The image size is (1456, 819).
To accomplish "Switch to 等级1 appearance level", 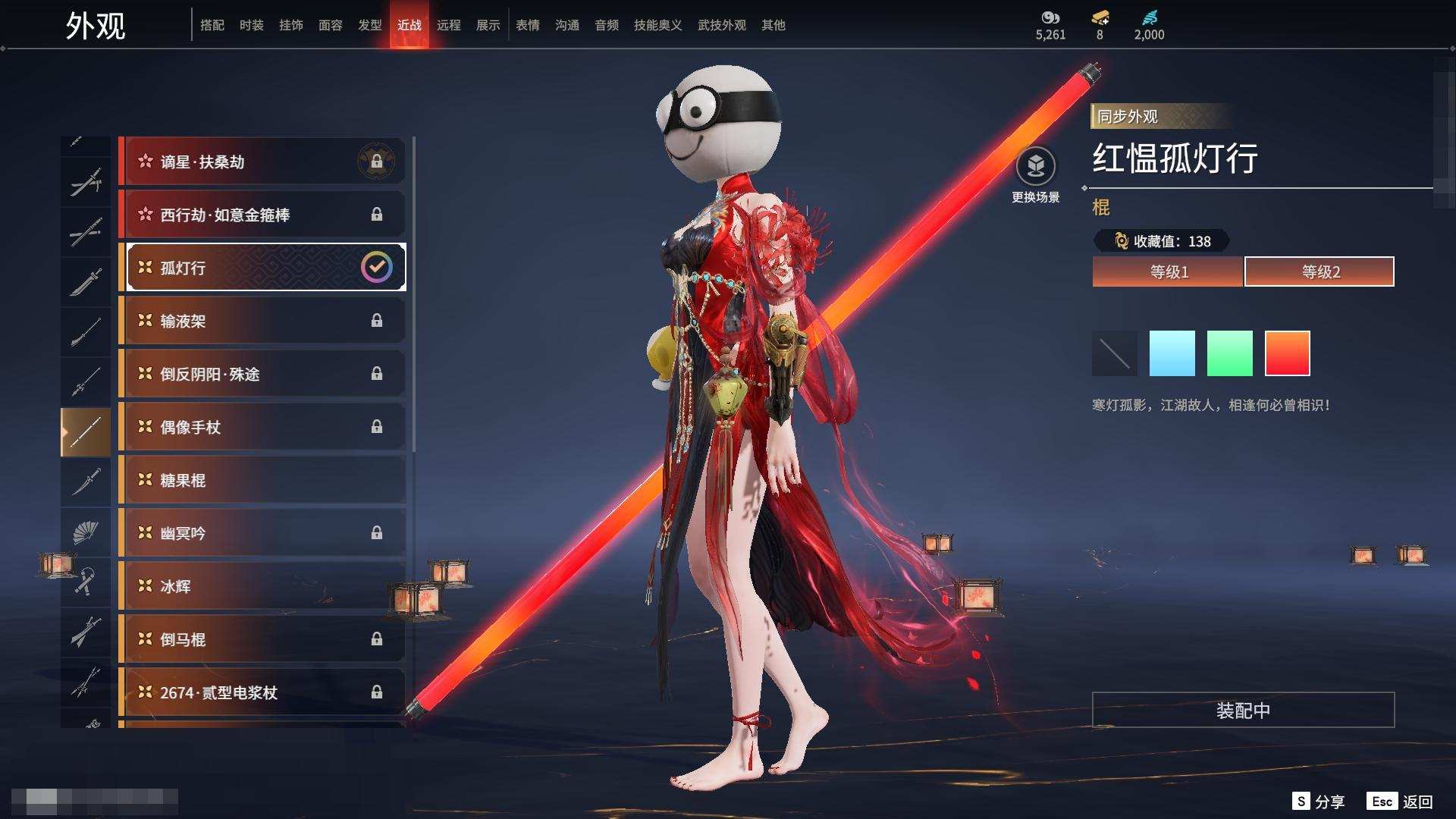I will click(x=1168, y=271).
